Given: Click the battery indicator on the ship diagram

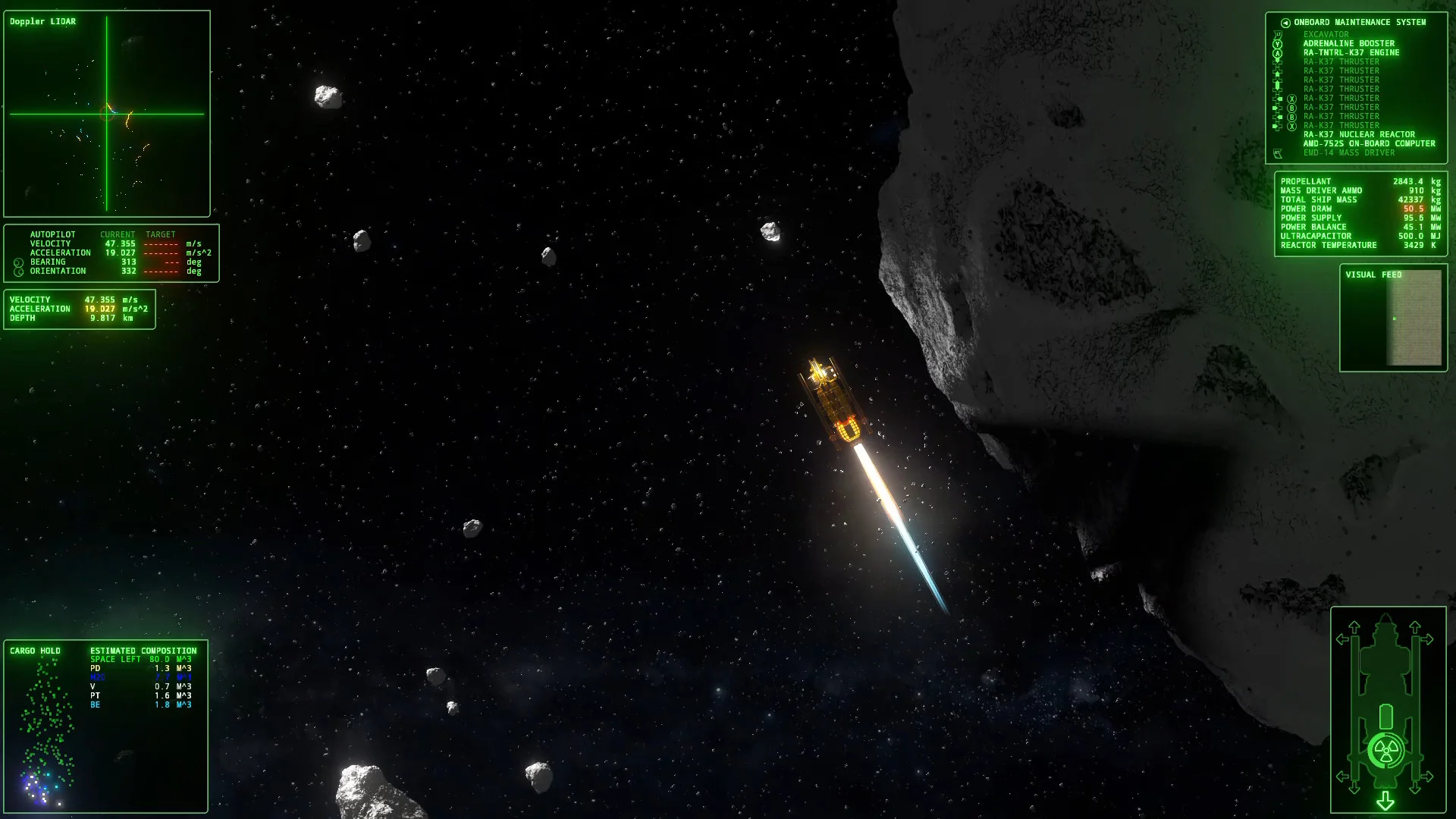Looking at the screenshot, I should (1386, 716).
